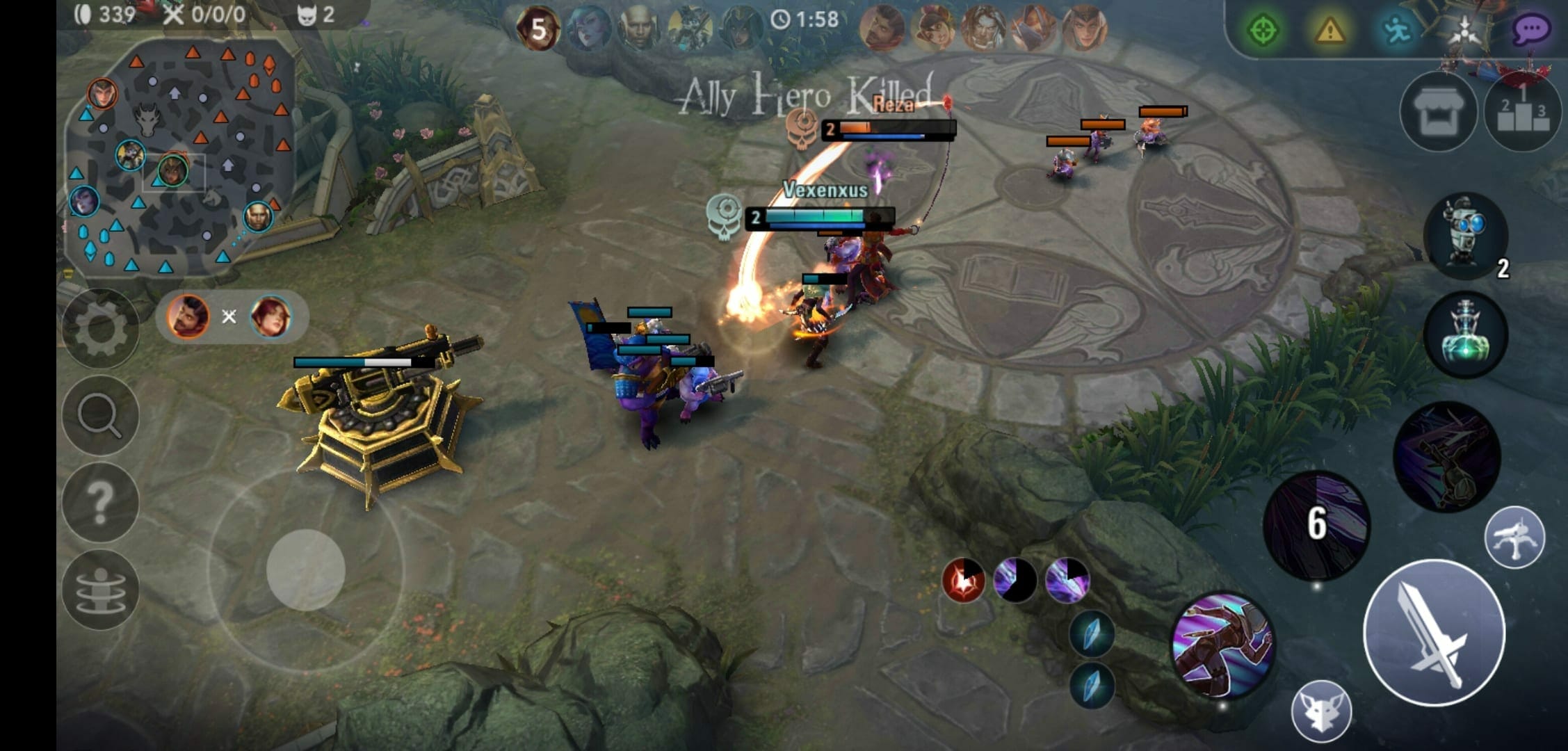Activate the skill showing cooldown 6
The width and height of the screenshot is (1568, 751).
[1316, 525]
